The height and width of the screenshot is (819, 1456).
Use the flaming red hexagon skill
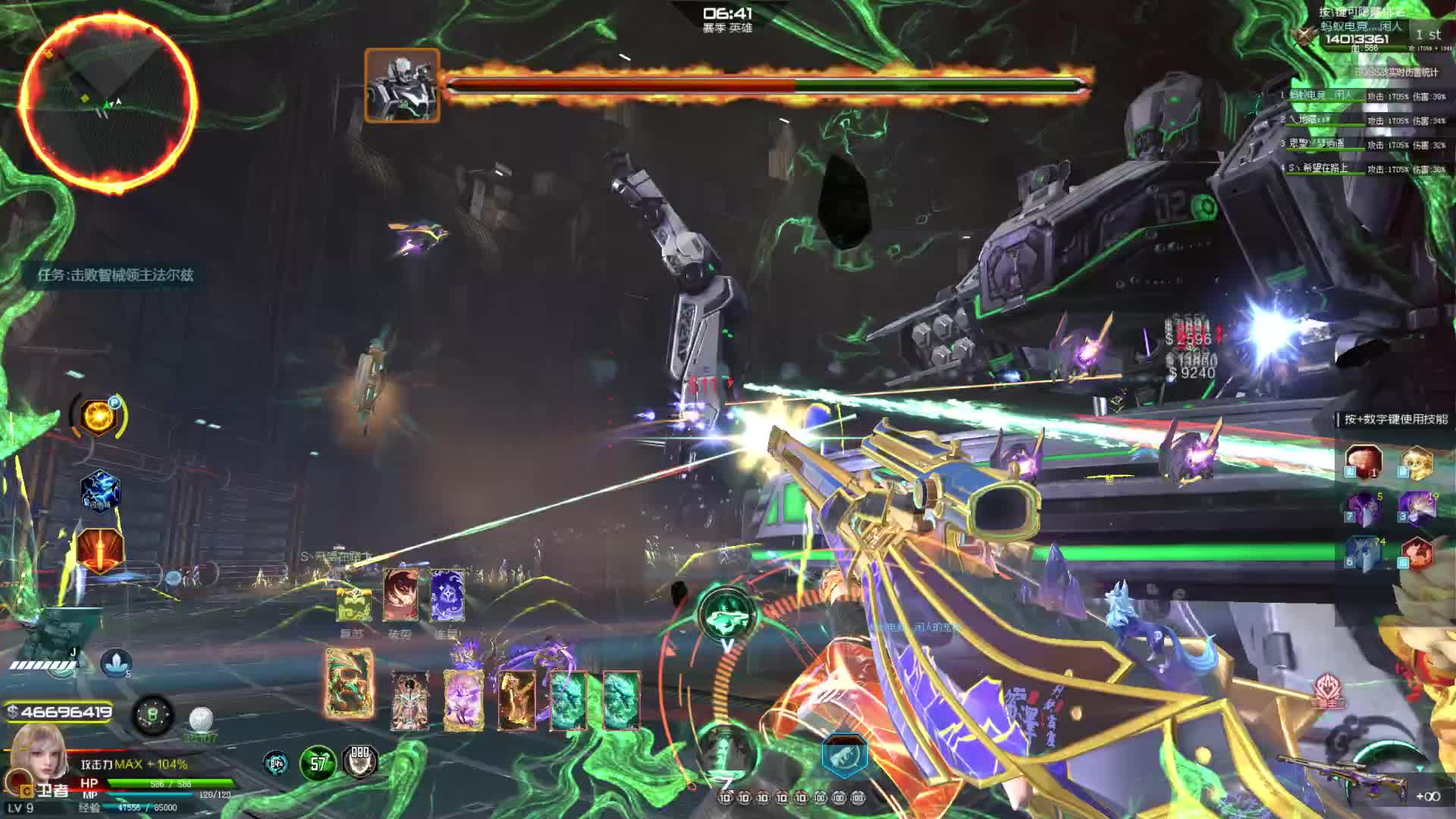[x=1417, y=554]
